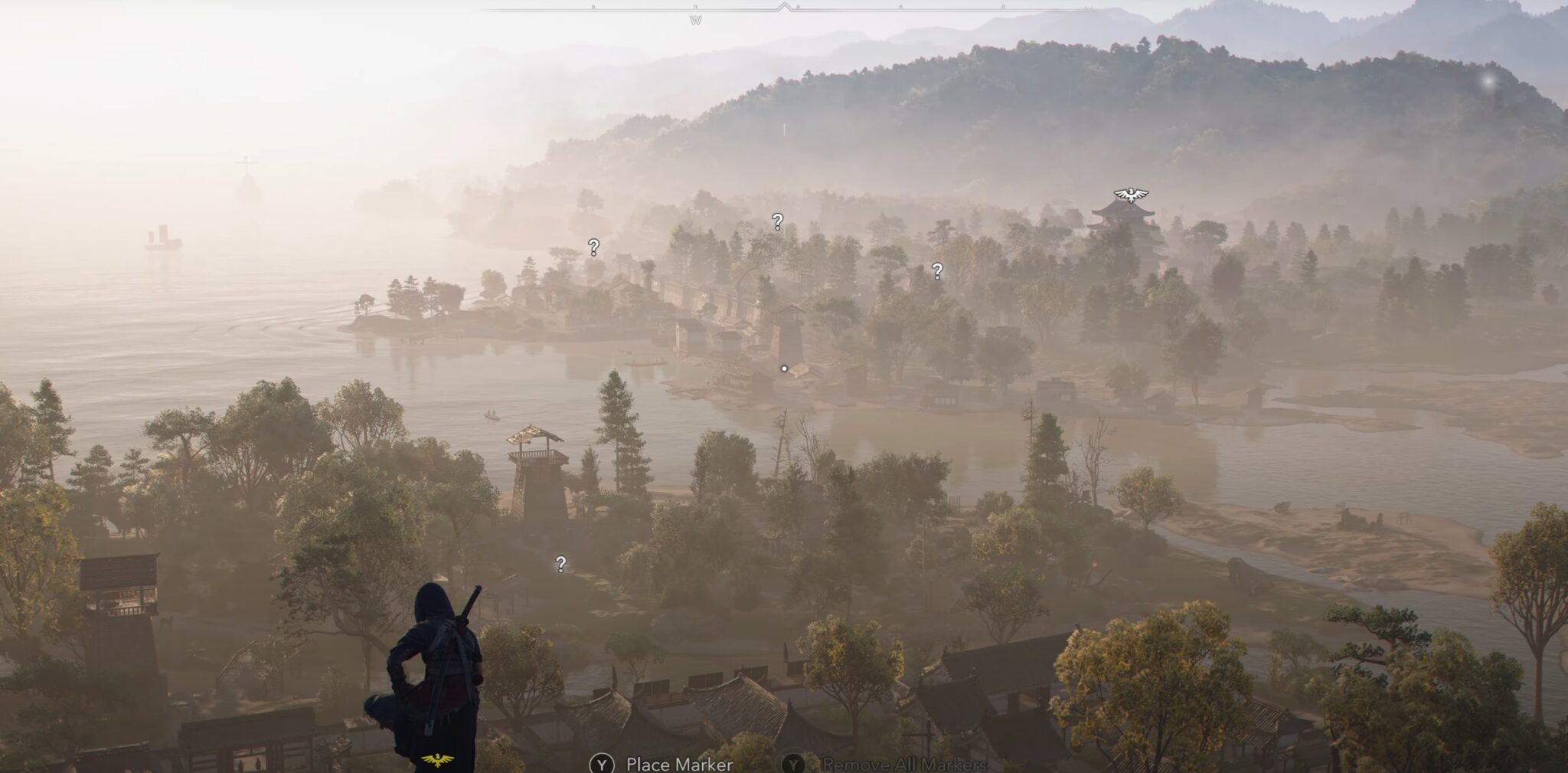
Task: Click the question mark marker above the misty harbor
Action: point(778,223)
